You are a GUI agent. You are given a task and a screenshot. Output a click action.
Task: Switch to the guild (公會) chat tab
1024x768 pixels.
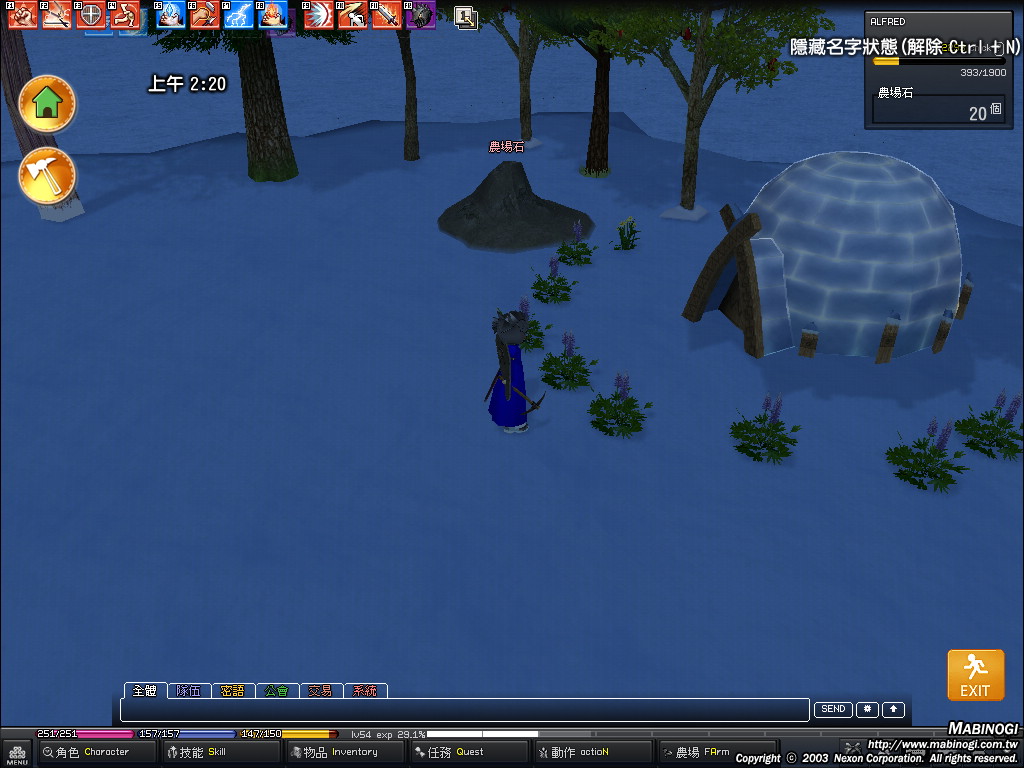click(x=277, y=691)
